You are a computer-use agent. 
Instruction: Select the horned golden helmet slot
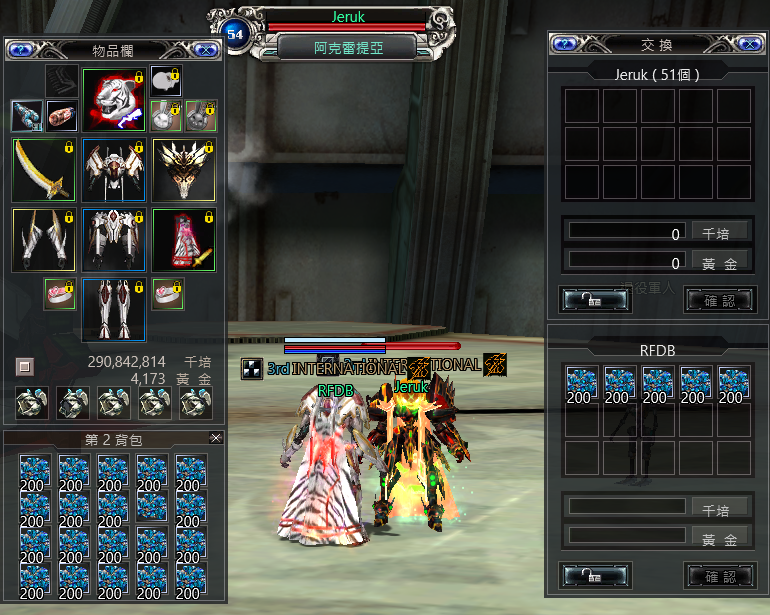183,170
